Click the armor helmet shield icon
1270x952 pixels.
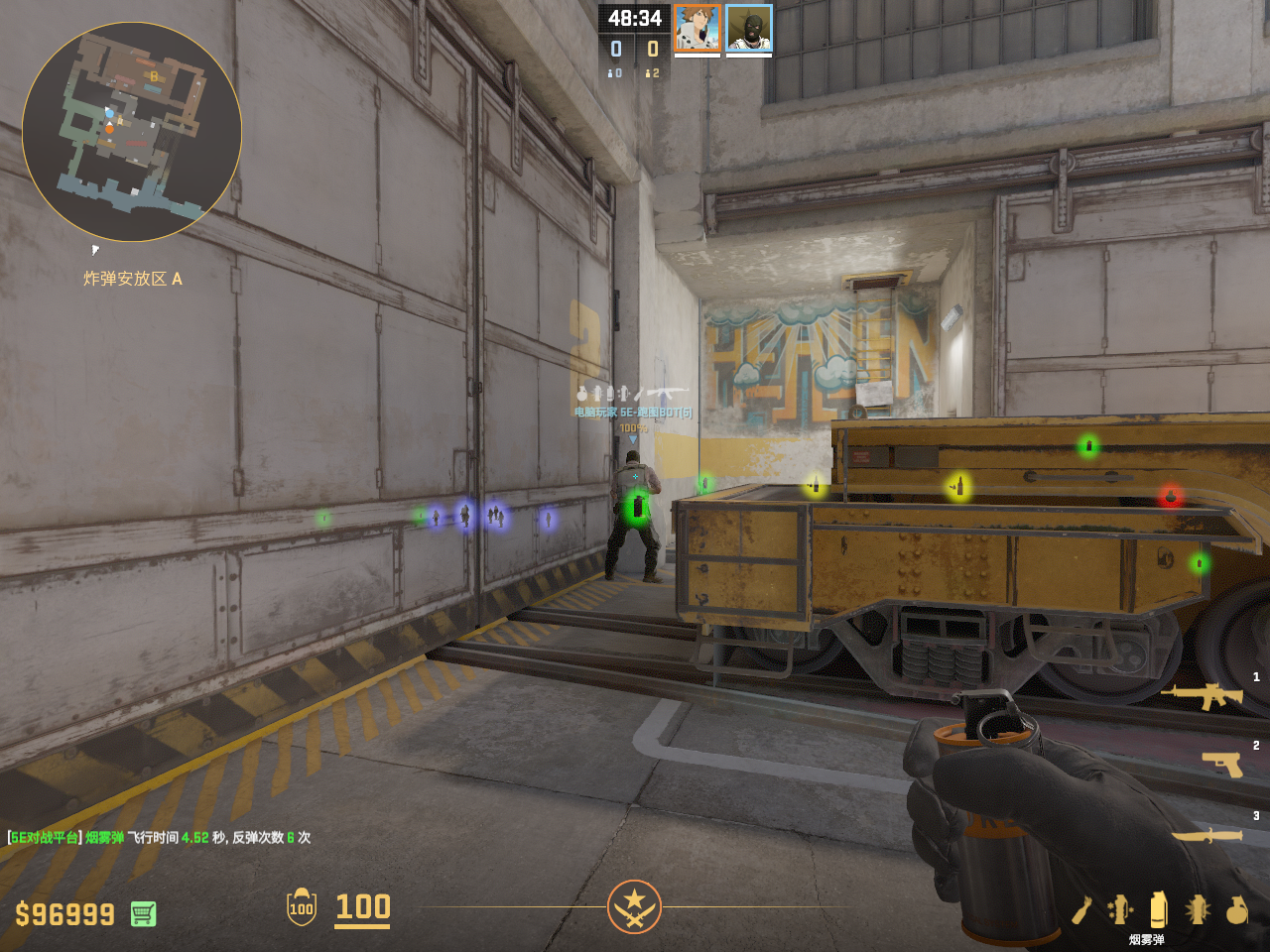click(x=302, y=907)
